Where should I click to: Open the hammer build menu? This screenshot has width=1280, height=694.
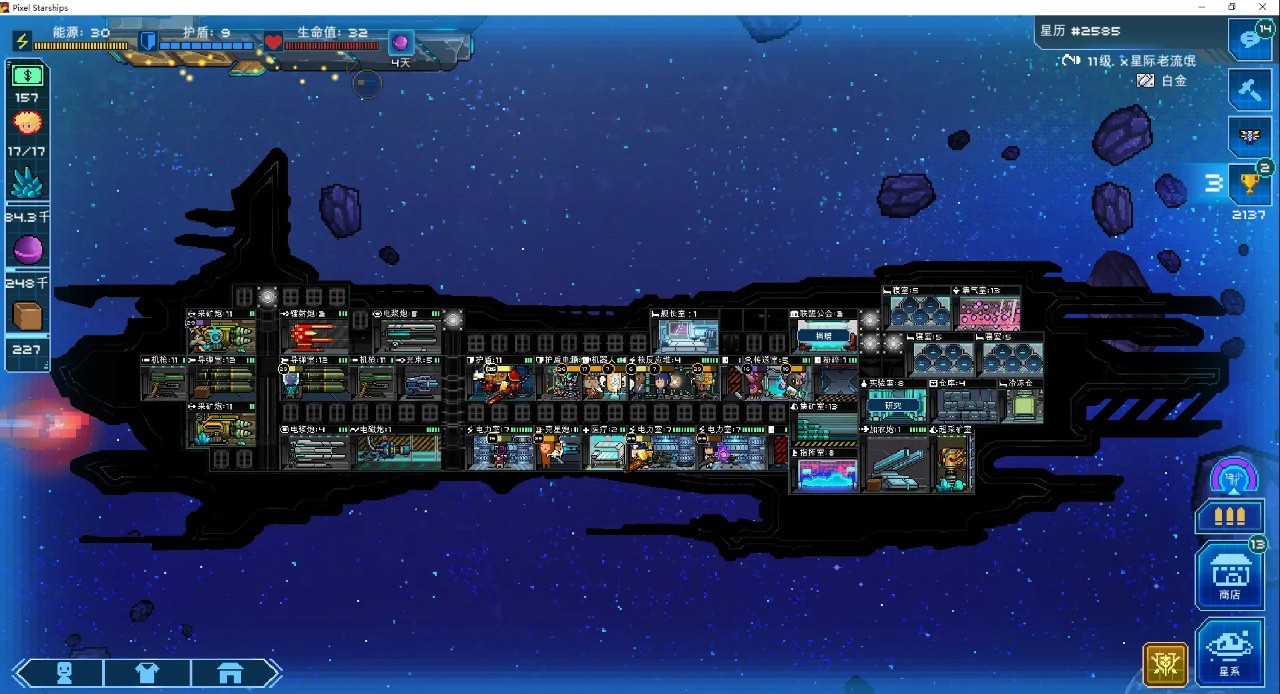[1248, 90]
